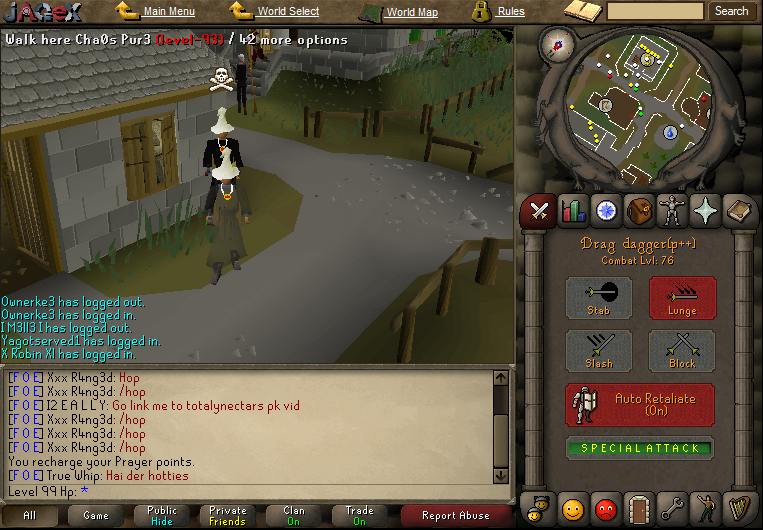Screen dimensions: 763x530
Task: Open the Main Menu link
Action: coord(168,12)
